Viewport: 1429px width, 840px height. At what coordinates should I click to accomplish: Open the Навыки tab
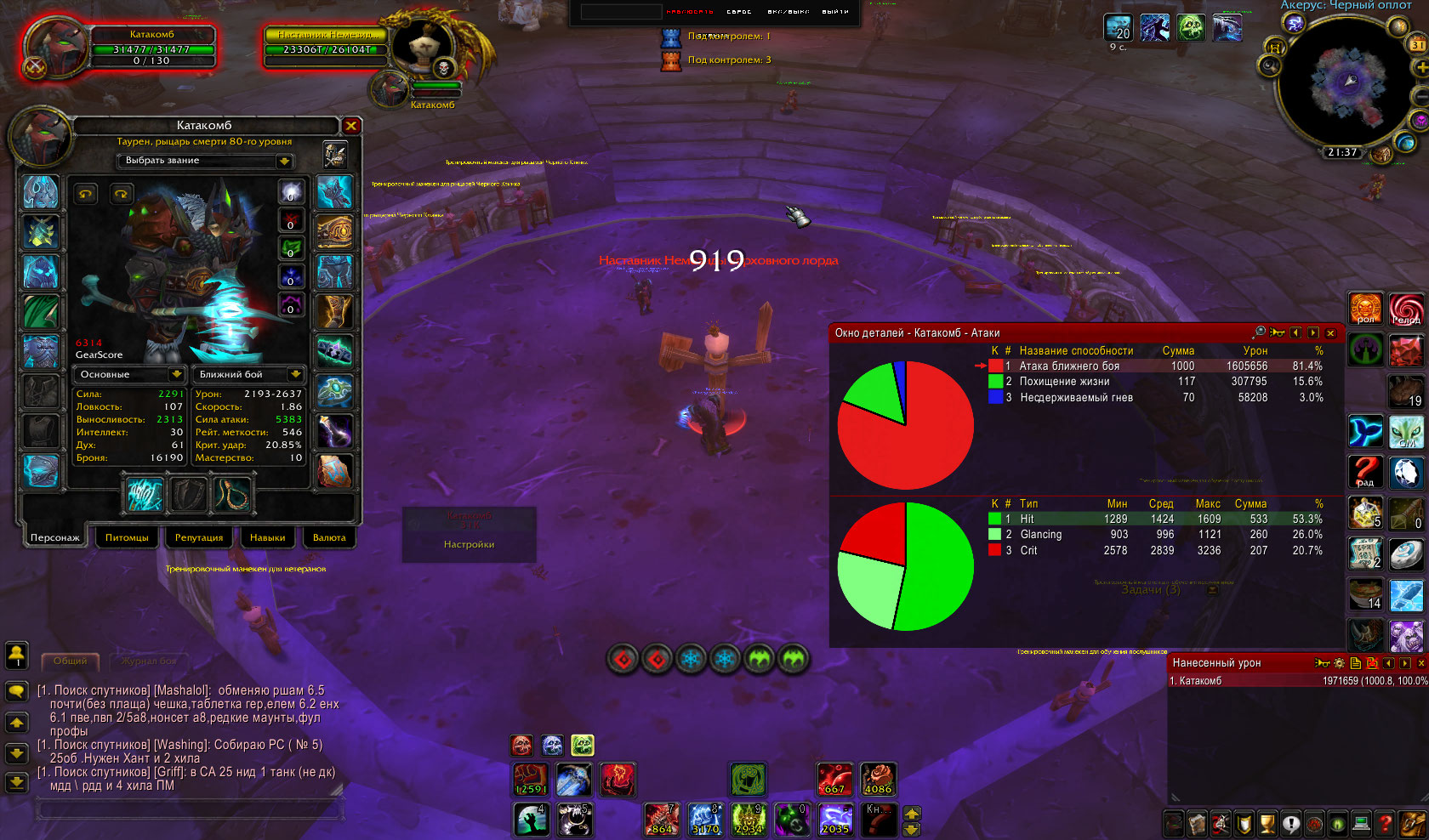tap(267, 537)
